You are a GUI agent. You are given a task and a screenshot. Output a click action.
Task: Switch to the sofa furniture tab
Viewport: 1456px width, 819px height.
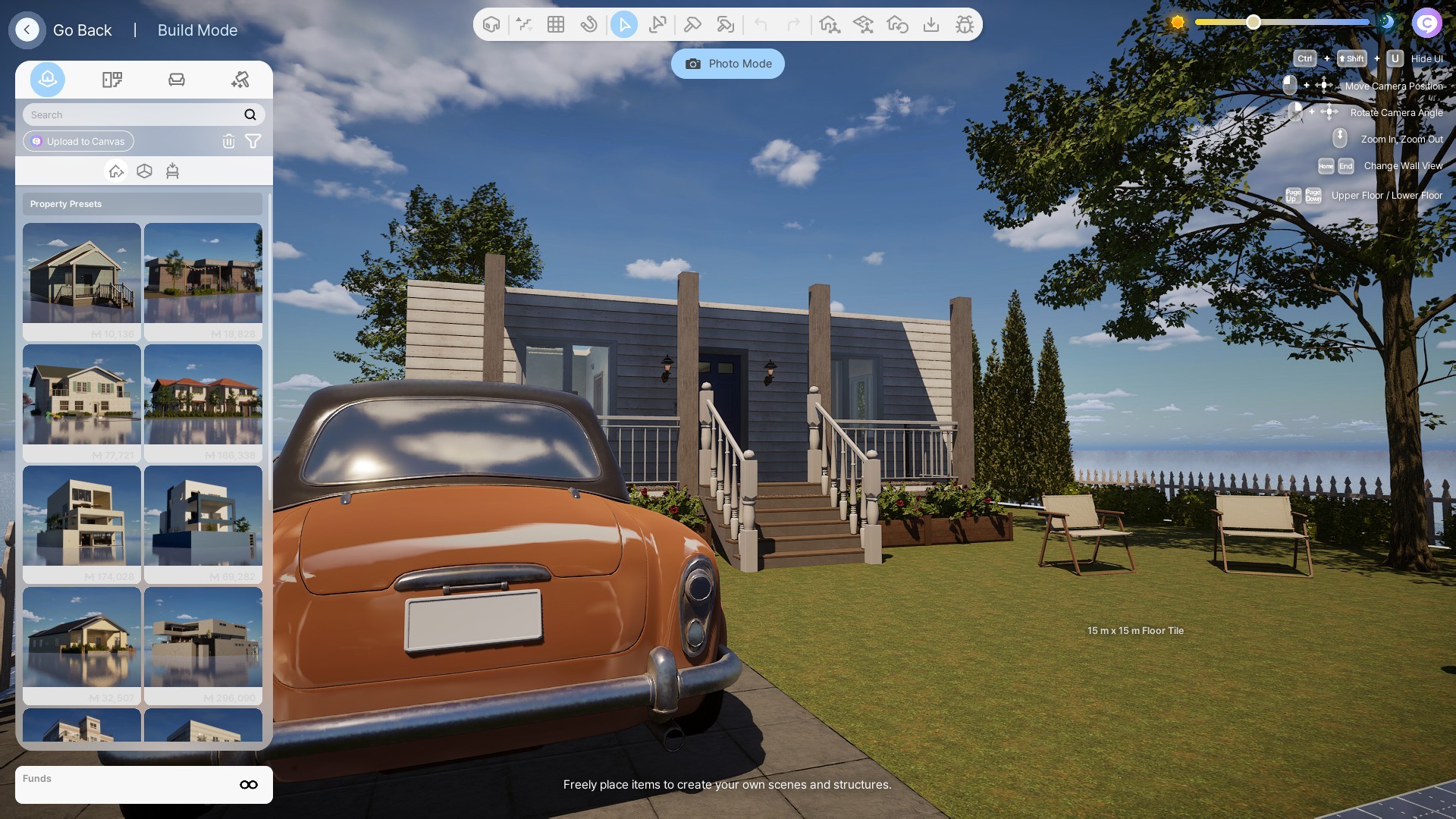click(x=177, y=80)
